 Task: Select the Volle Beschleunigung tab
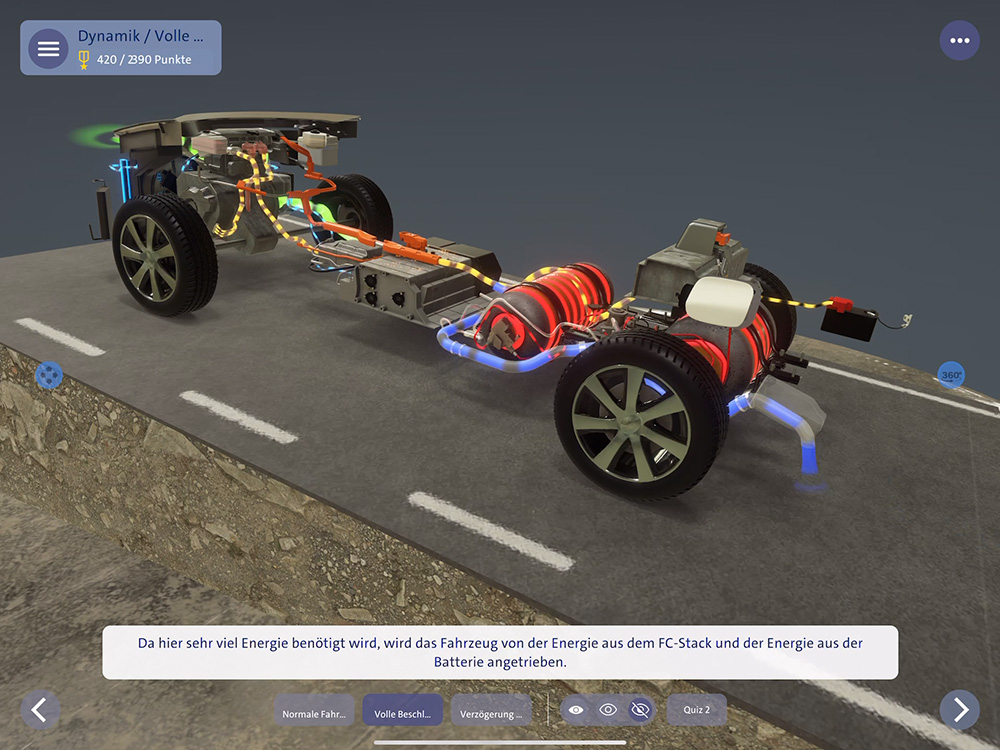coord(402,711)
